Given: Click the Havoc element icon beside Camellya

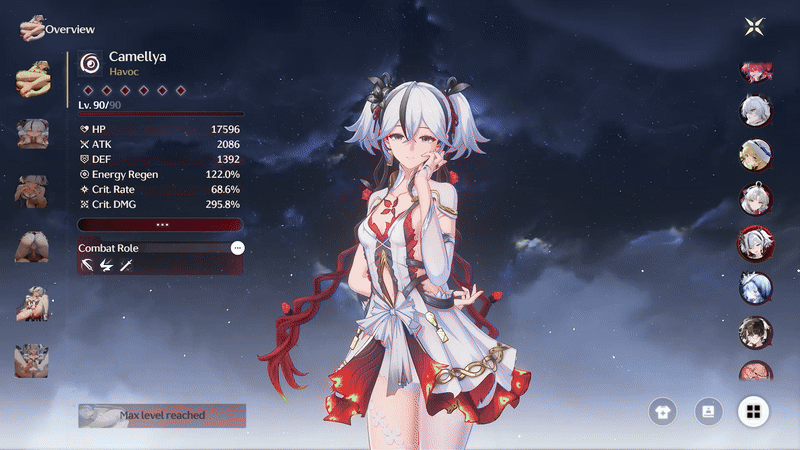Looking at the screenshot, I should (91, 62).
